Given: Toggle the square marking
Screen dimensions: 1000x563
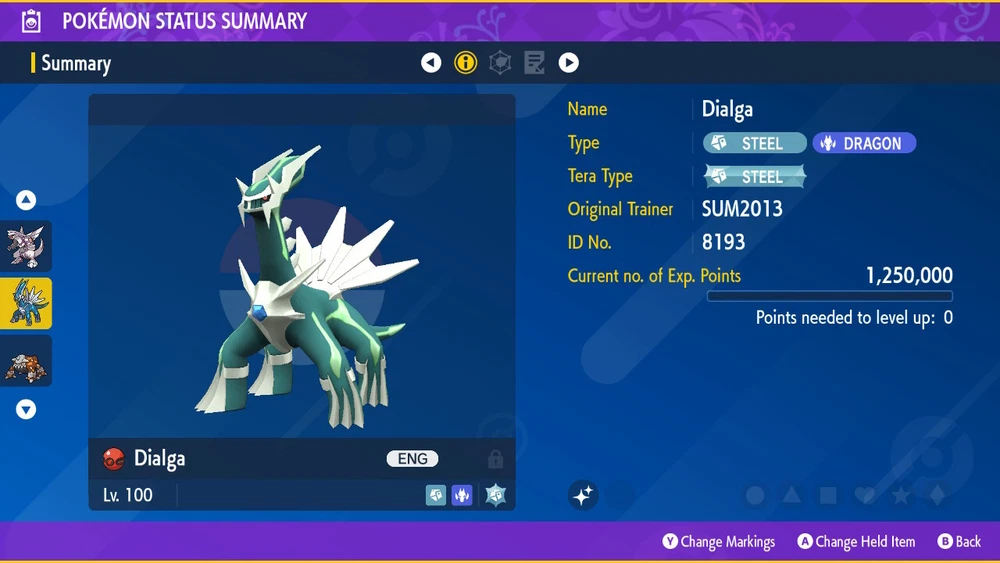Looking at the screenshot, I should pyautogui.click(x=828, y=496).
